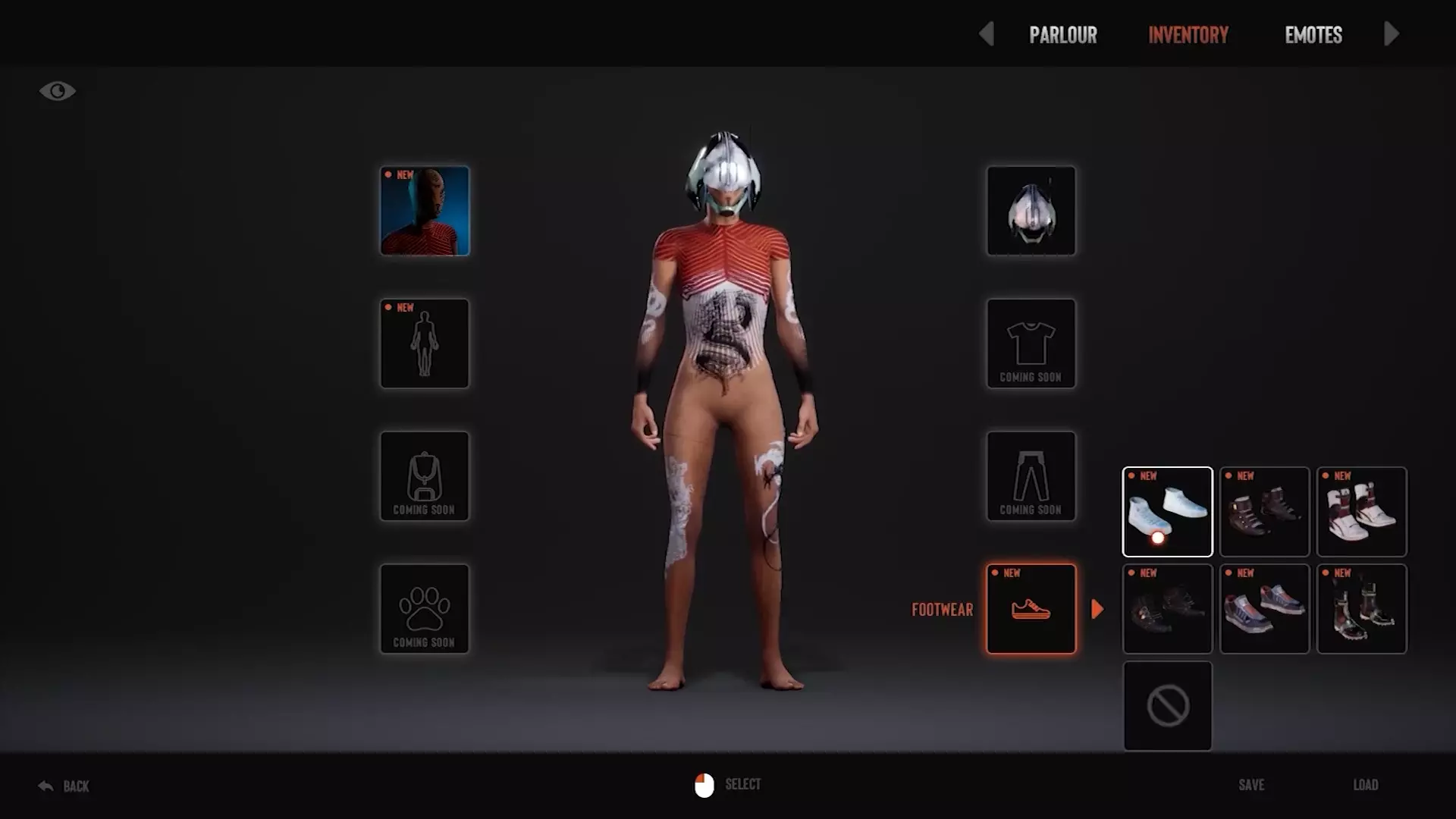Pick the white and red high-tops

(x=1361, y=512)
